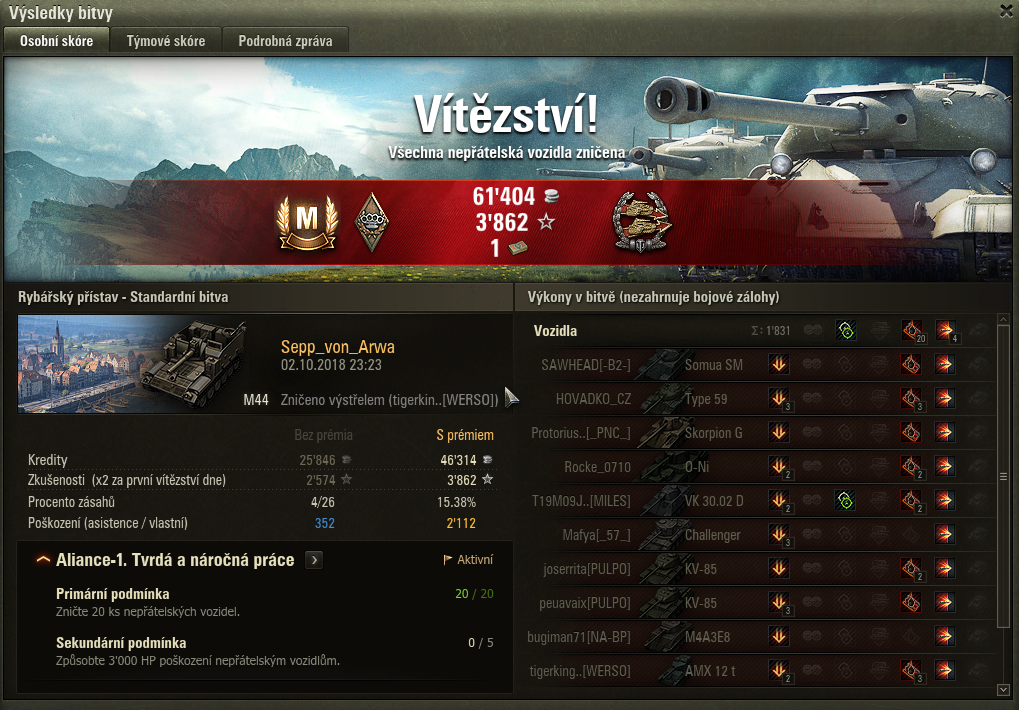Open Aliance-1 mission details arrow button
This screenshot has height=710, width=1019.
(x=314, y=560)
